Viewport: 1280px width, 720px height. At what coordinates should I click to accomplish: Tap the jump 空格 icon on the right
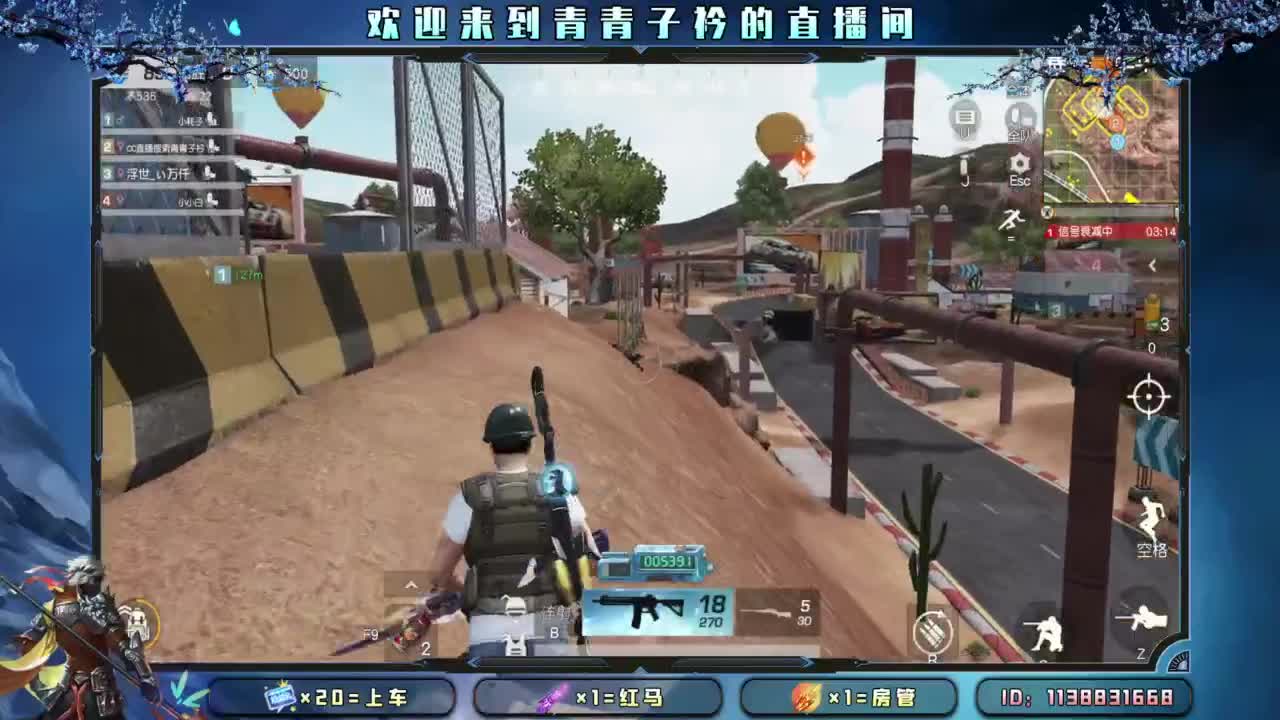tap(1151, 520)
